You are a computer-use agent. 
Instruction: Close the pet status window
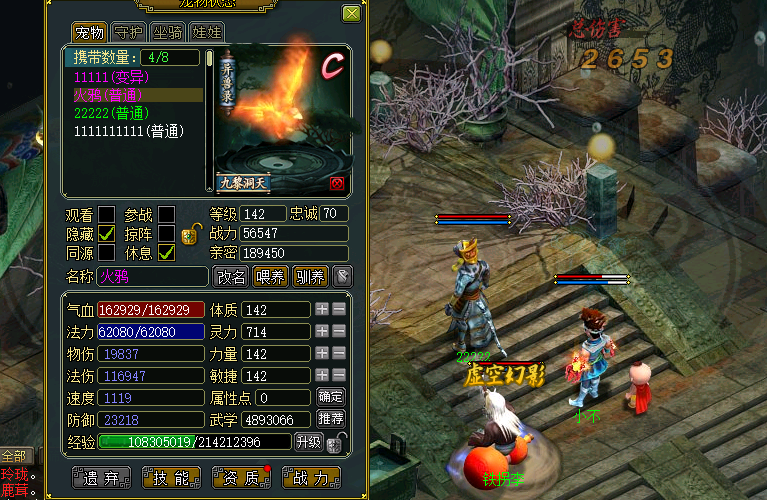pyautogui.click(x=351, y=14)
